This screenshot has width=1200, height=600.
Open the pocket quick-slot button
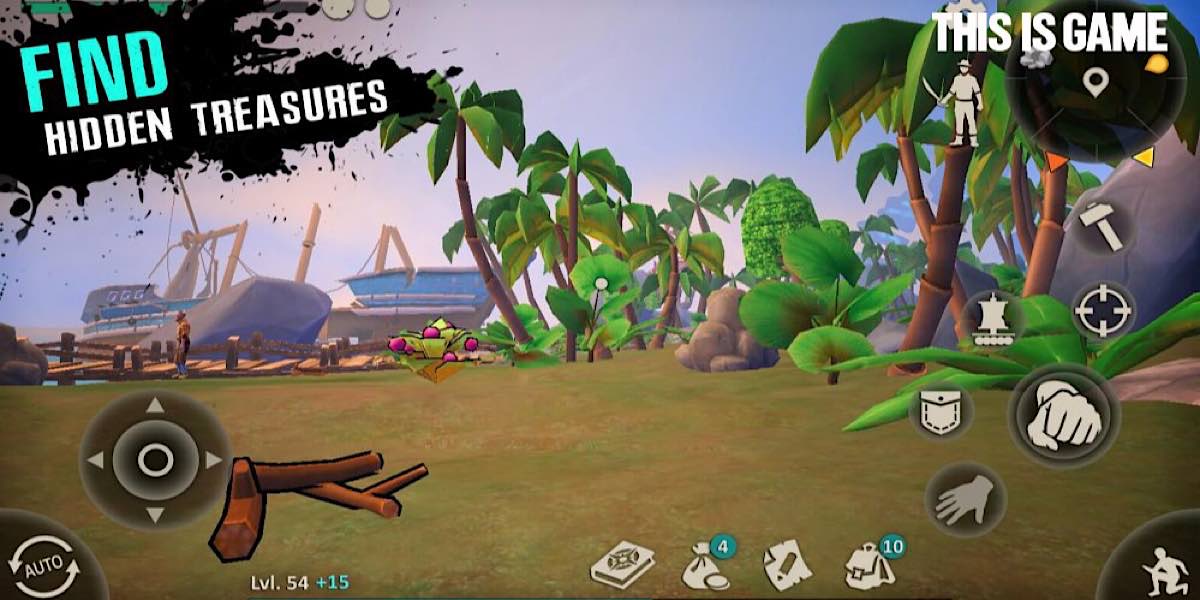click(x=940, y=410)
